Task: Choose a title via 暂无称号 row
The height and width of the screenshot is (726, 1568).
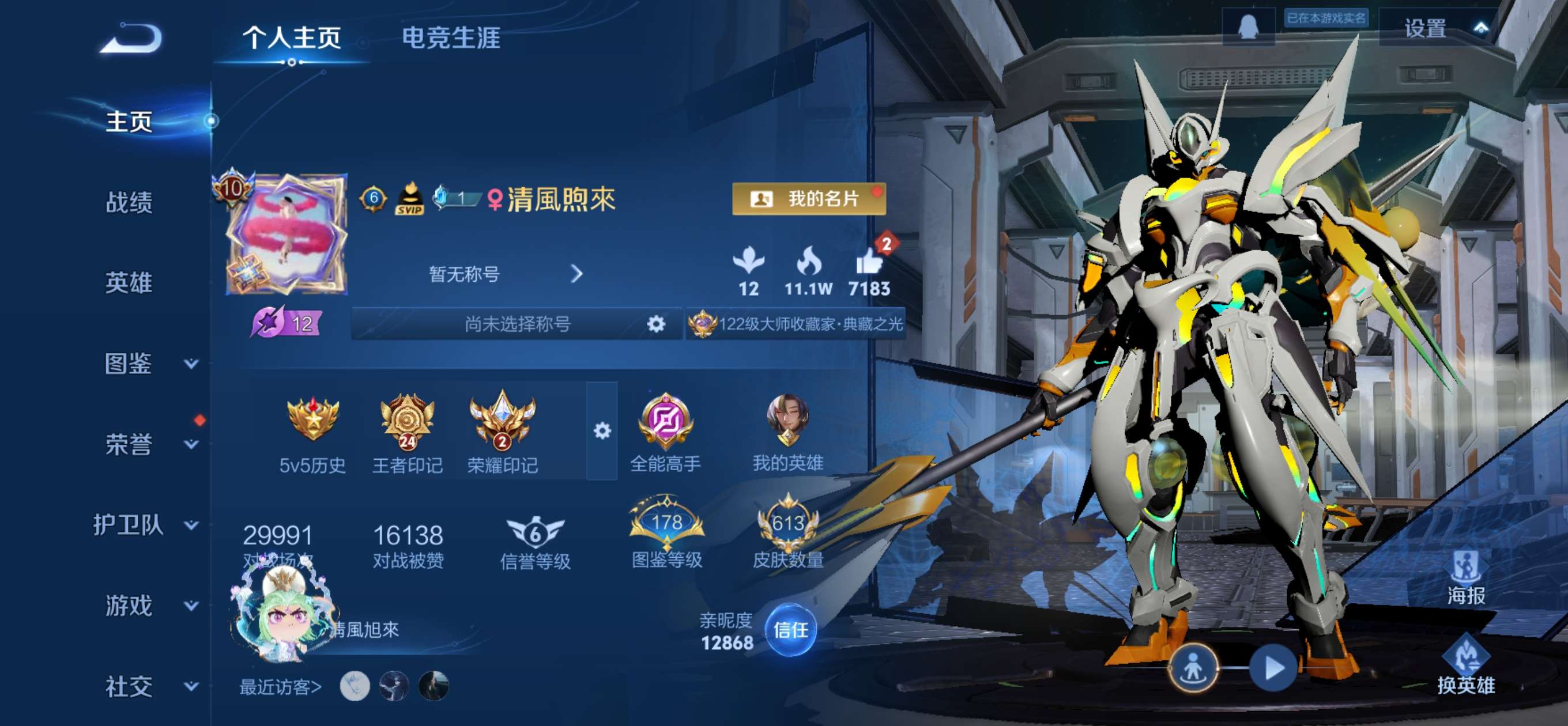Action: (x=505, y=274)
